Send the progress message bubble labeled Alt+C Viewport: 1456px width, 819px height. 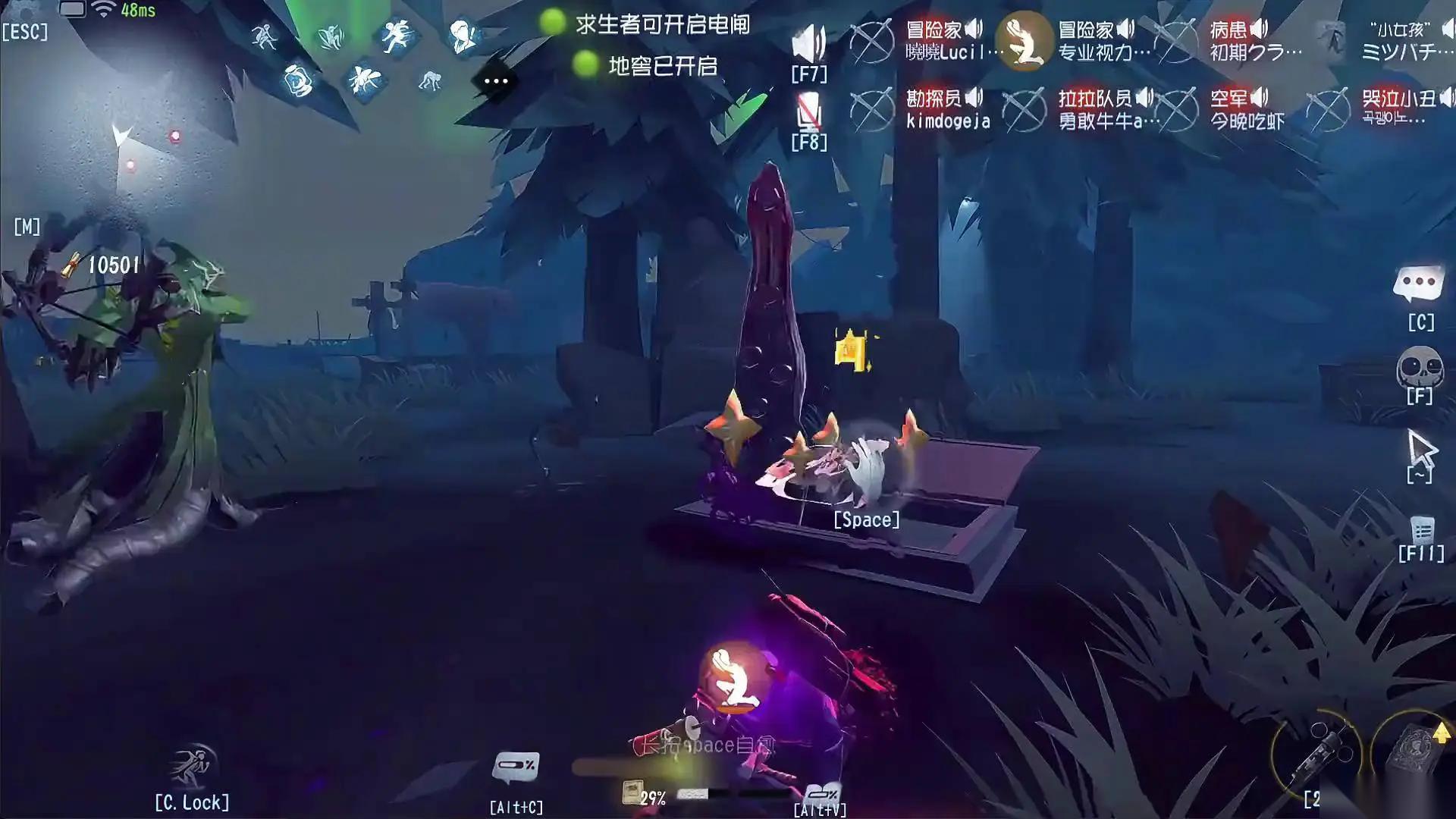(516, 767)
